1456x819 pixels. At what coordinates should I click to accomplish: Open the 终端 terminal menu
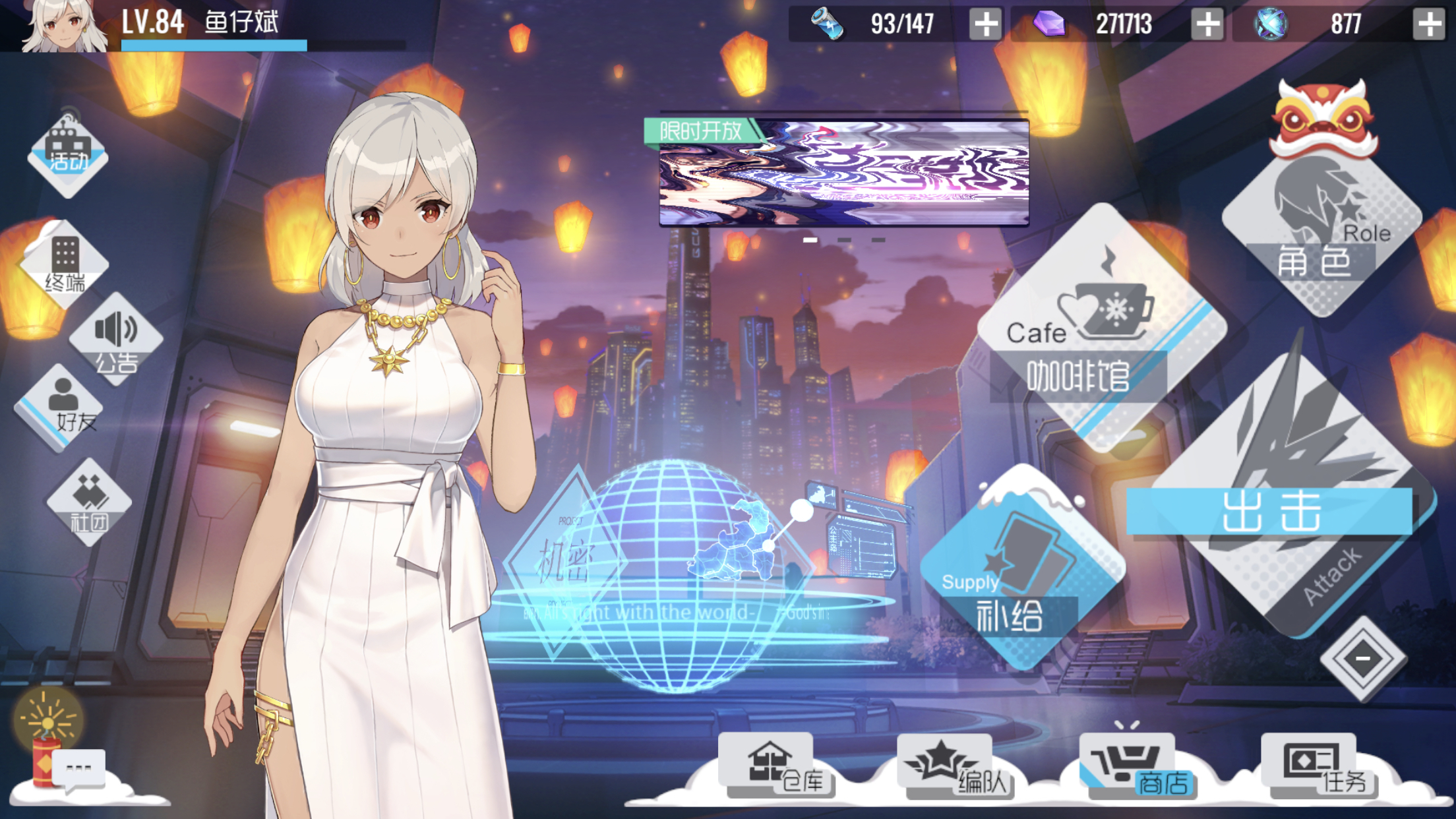pos(65,264)
